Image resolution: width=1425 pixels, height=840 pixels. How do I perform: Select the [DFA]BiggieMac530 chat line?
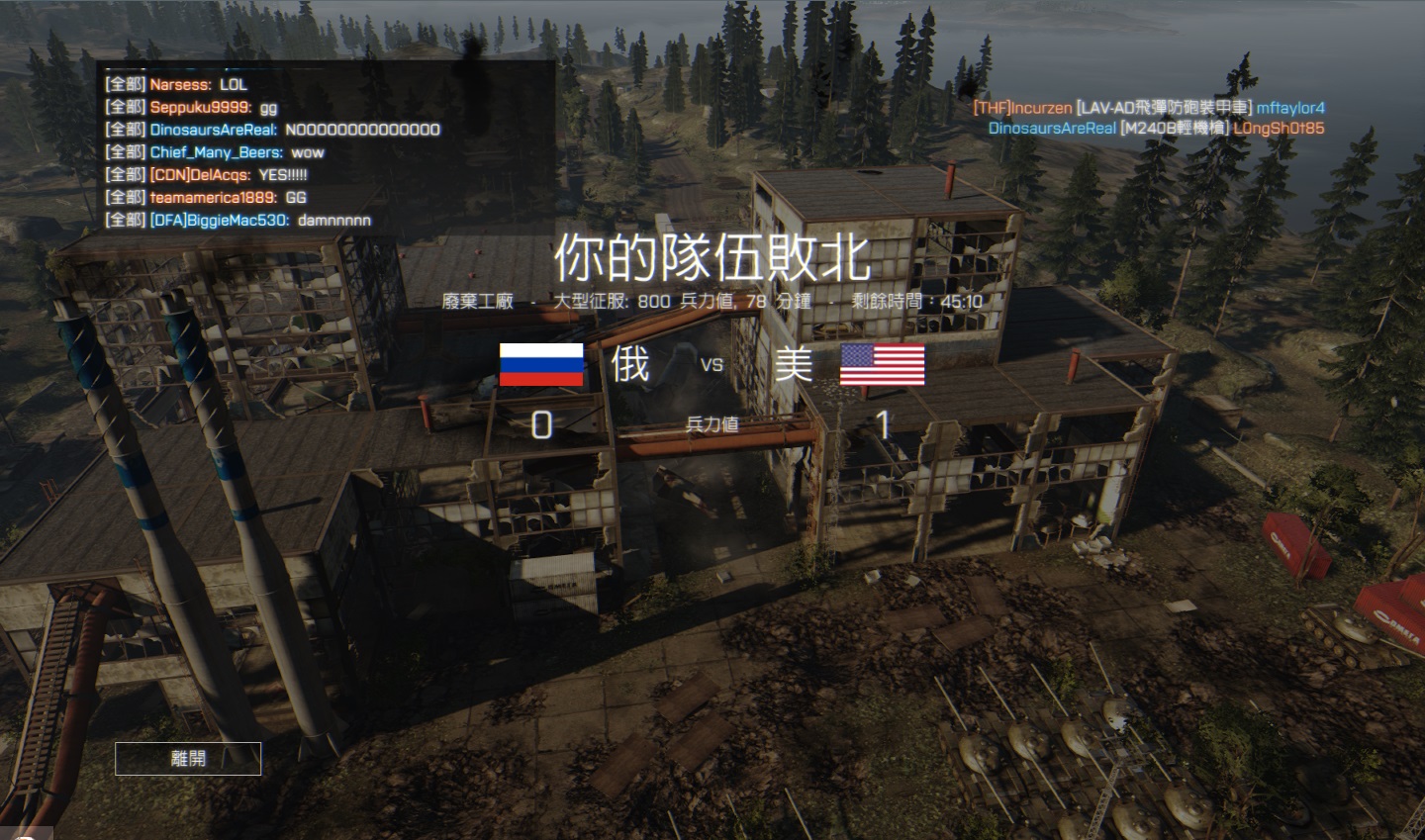[x=237, y=220]
